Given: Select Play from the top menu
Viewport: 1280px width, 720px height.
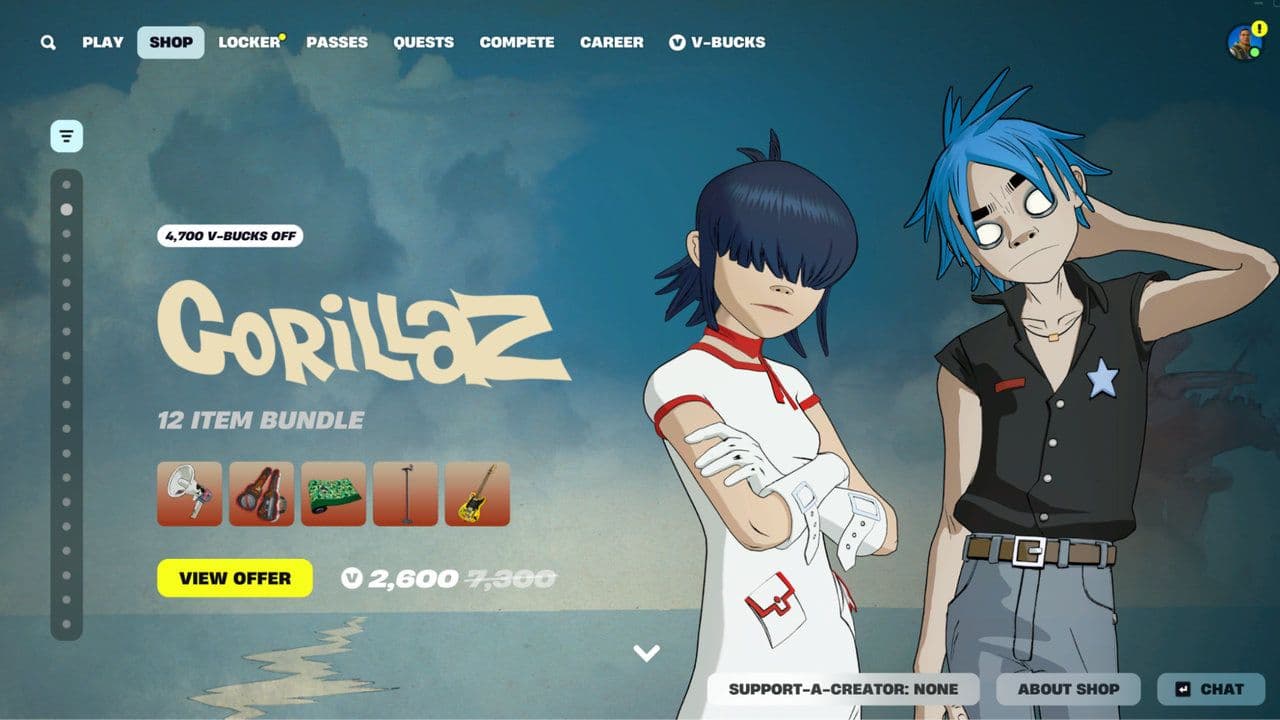Looking at the screenshot, I should click(x=103, y=42).
